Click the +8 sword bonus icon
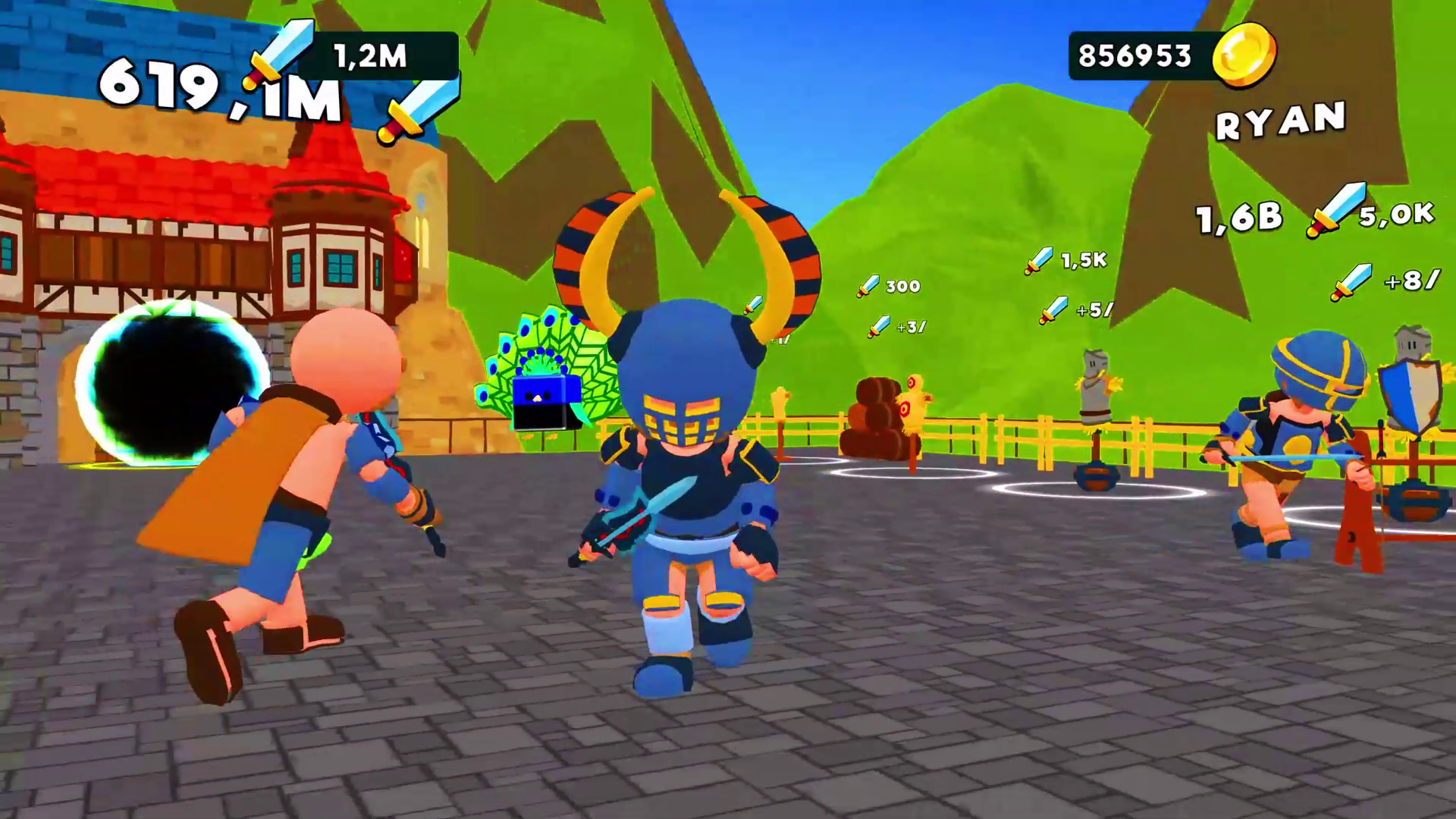Screen dimensions: 1456x819 (x=1351, y=281)
